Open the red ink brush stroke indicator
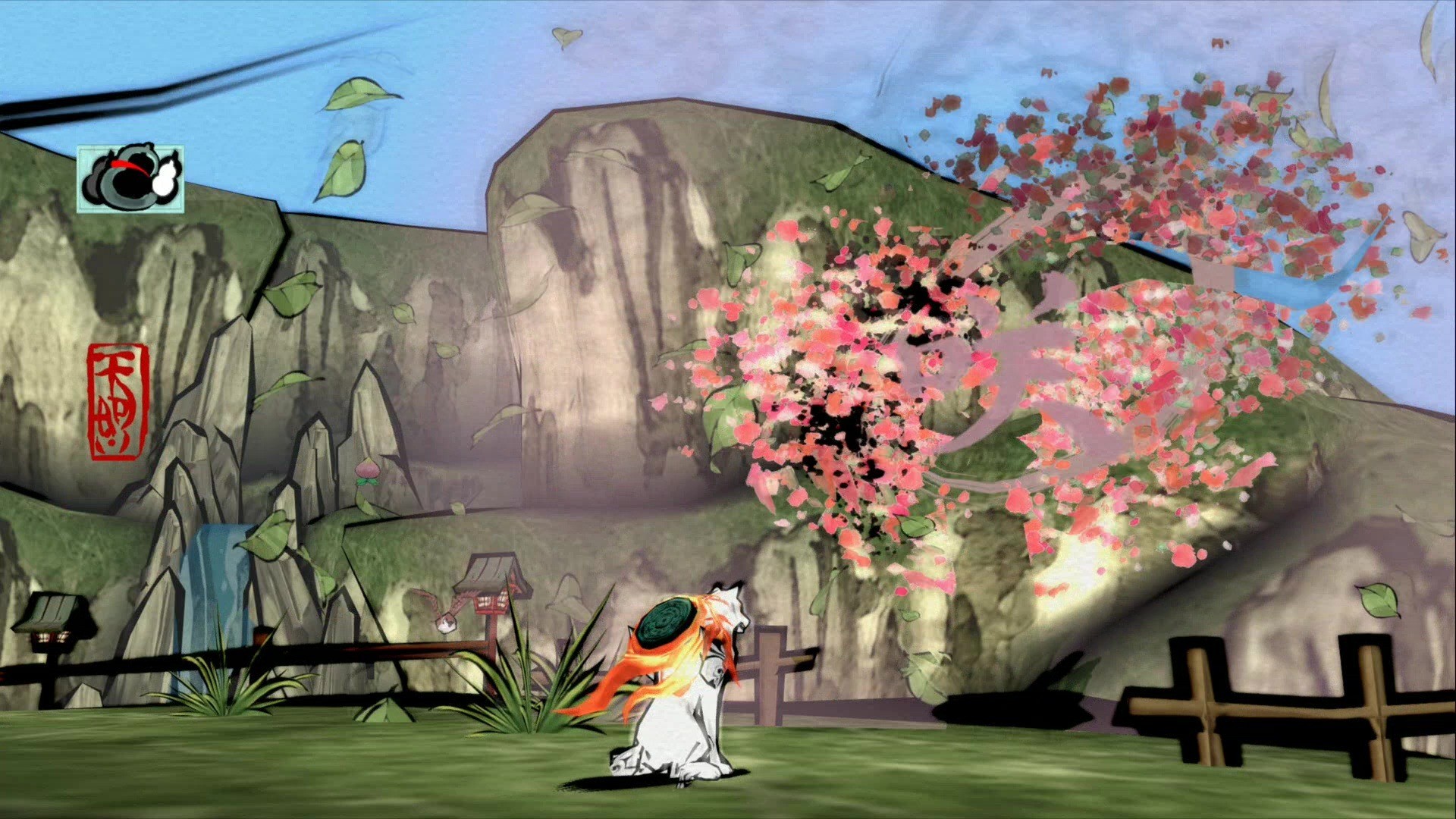The width and height of the screenshot is (1456, 819). 130,167
